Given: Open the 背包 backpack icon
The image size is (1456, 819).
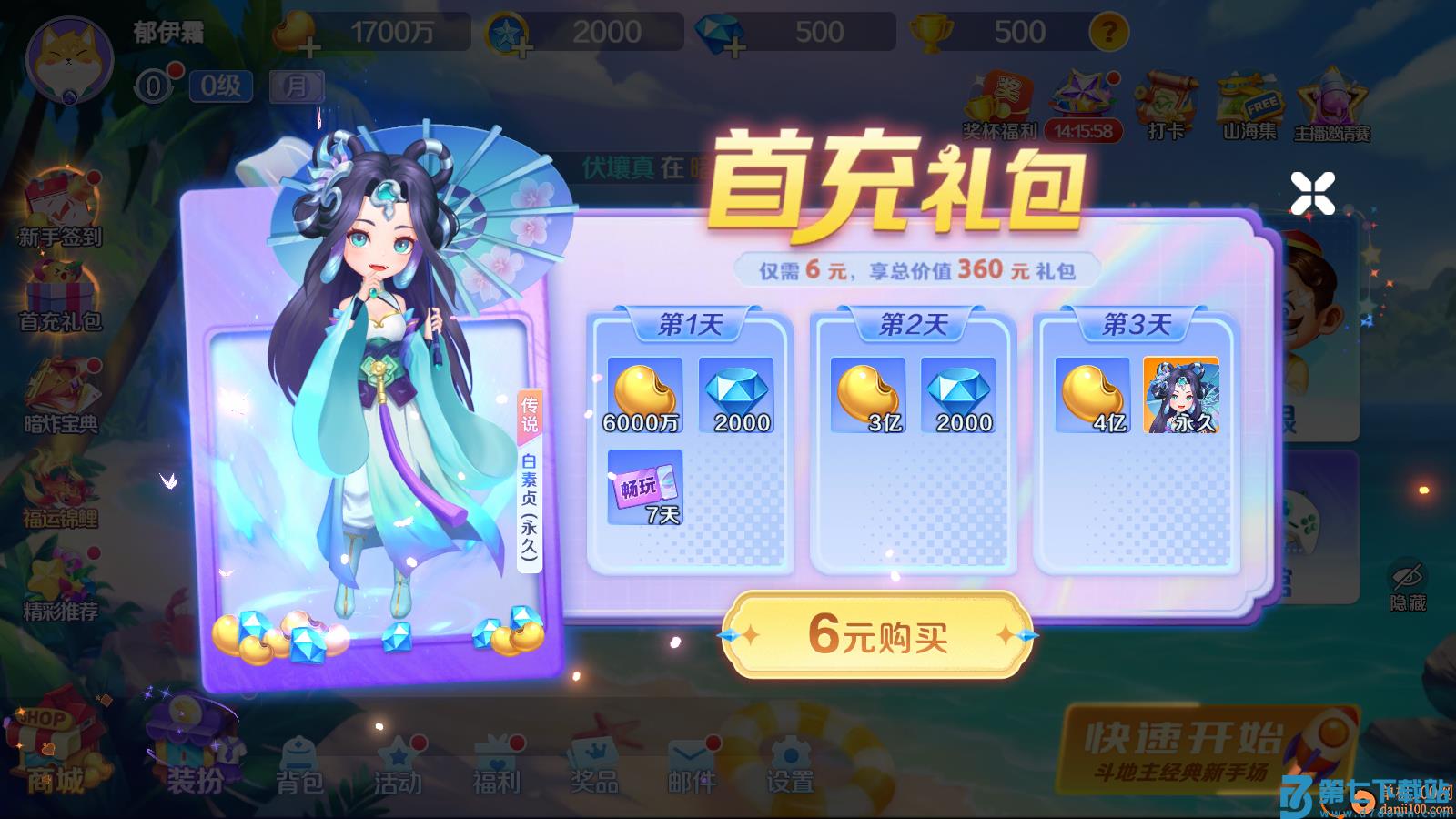Looking at the screenshot, I should tap(299, 764).
